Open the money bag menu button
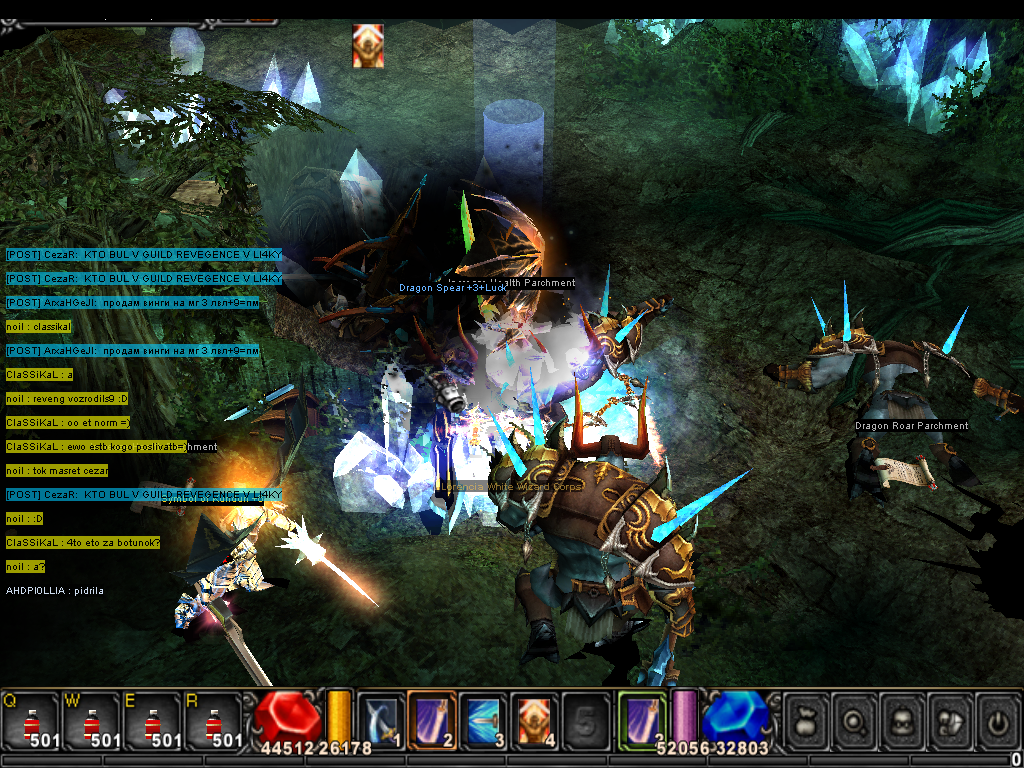 [x=806, y=721]
